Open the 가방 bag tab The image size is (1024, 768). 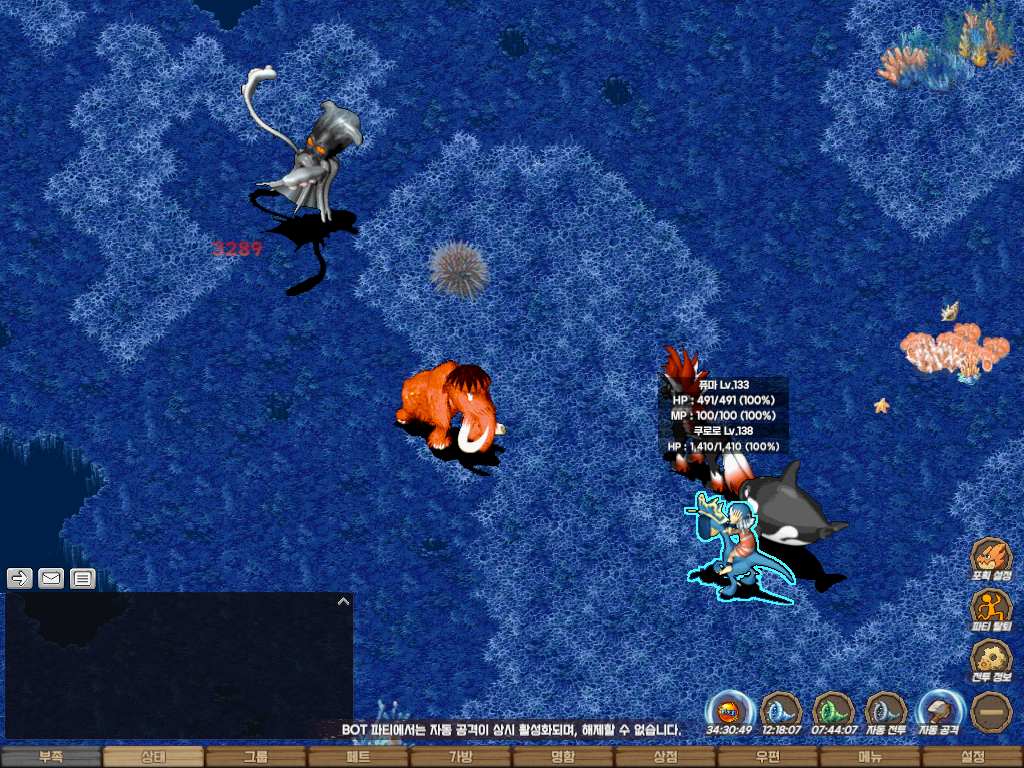(x=460, y=757)
